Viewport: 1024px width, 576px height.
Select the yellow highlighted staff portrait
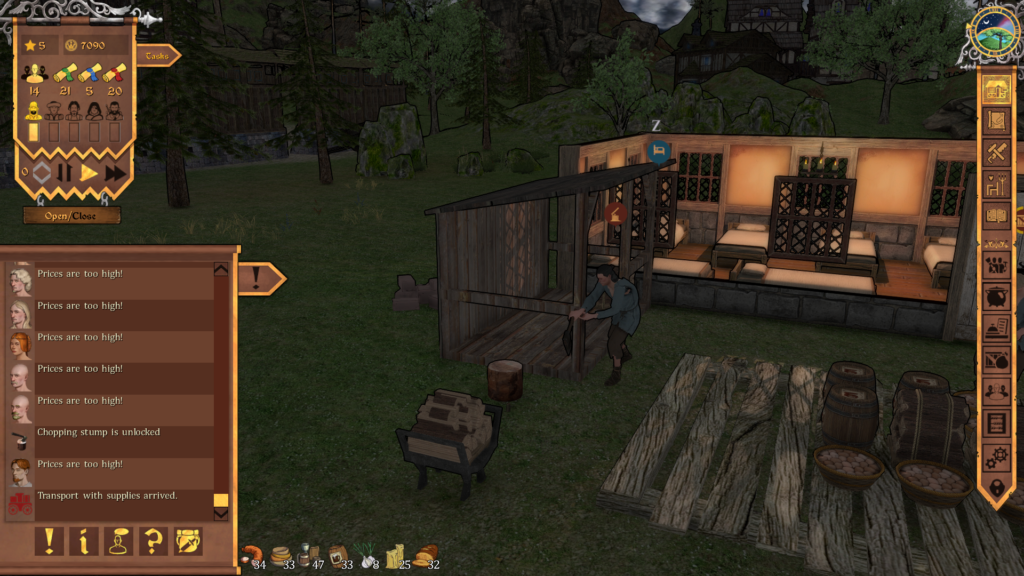point(33,110)
